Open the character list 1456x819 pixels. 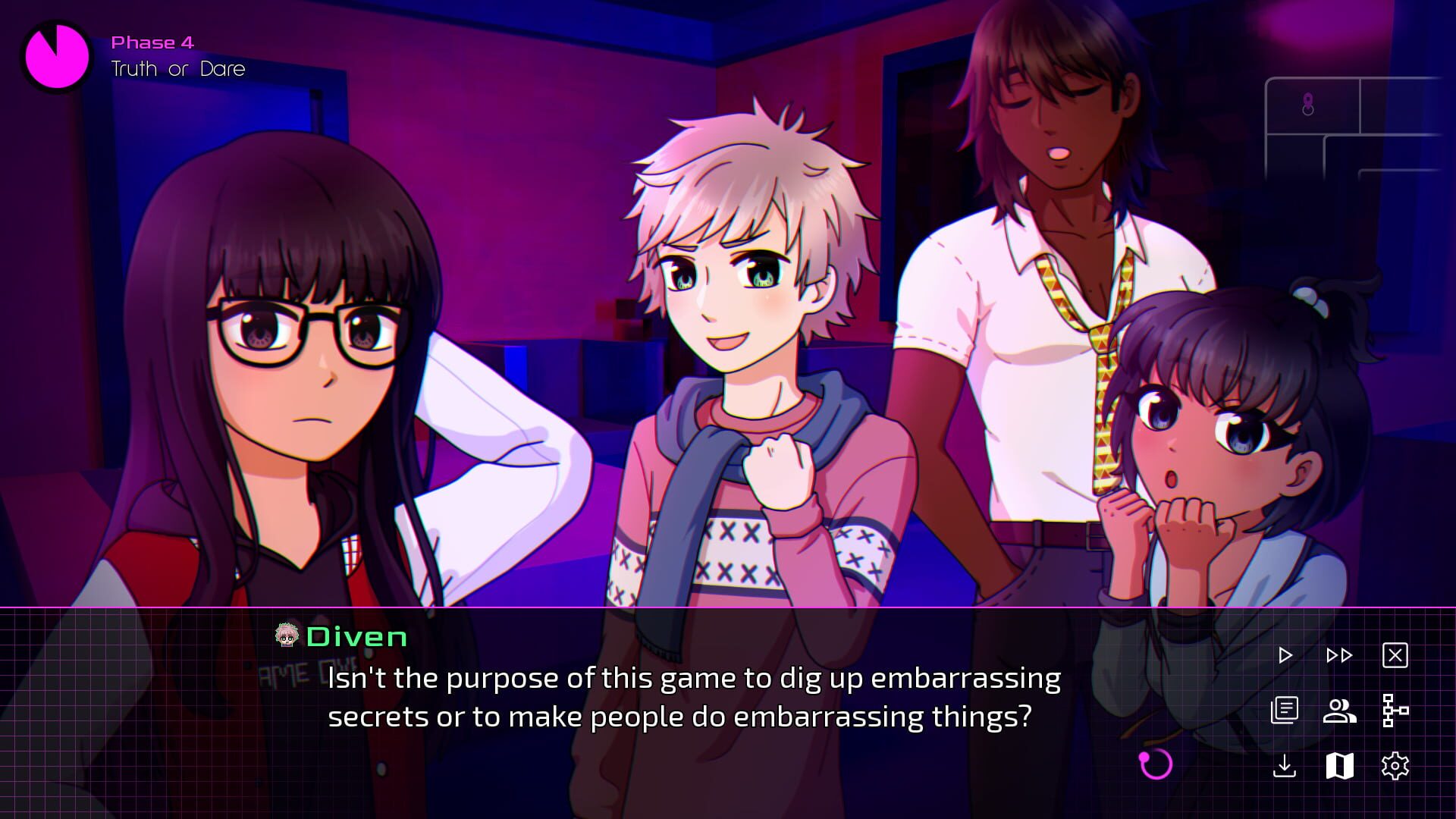(x=1338, y=711)
